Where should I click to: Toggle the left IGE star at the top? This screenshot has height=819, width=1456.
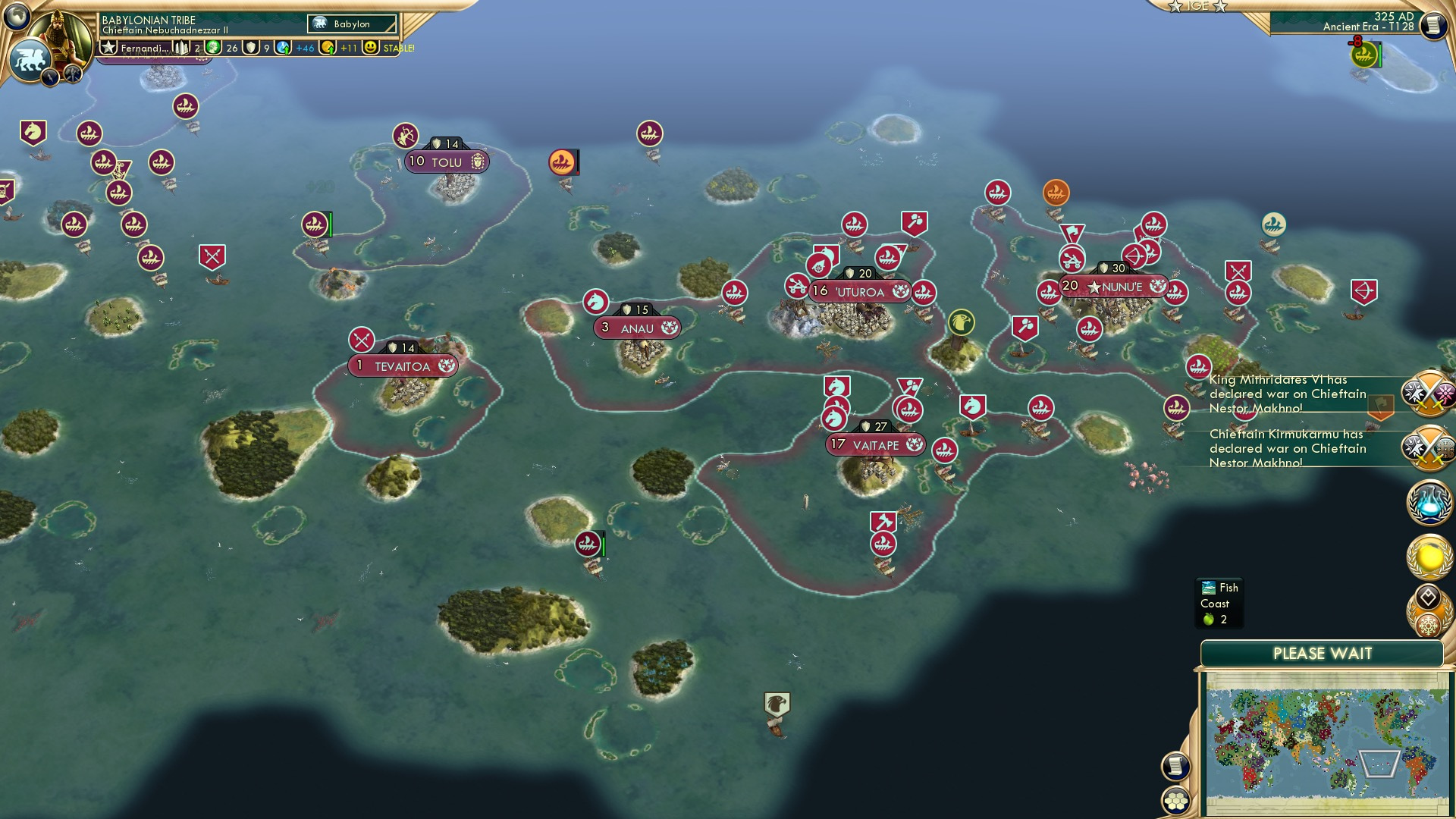pos(1175,7)
